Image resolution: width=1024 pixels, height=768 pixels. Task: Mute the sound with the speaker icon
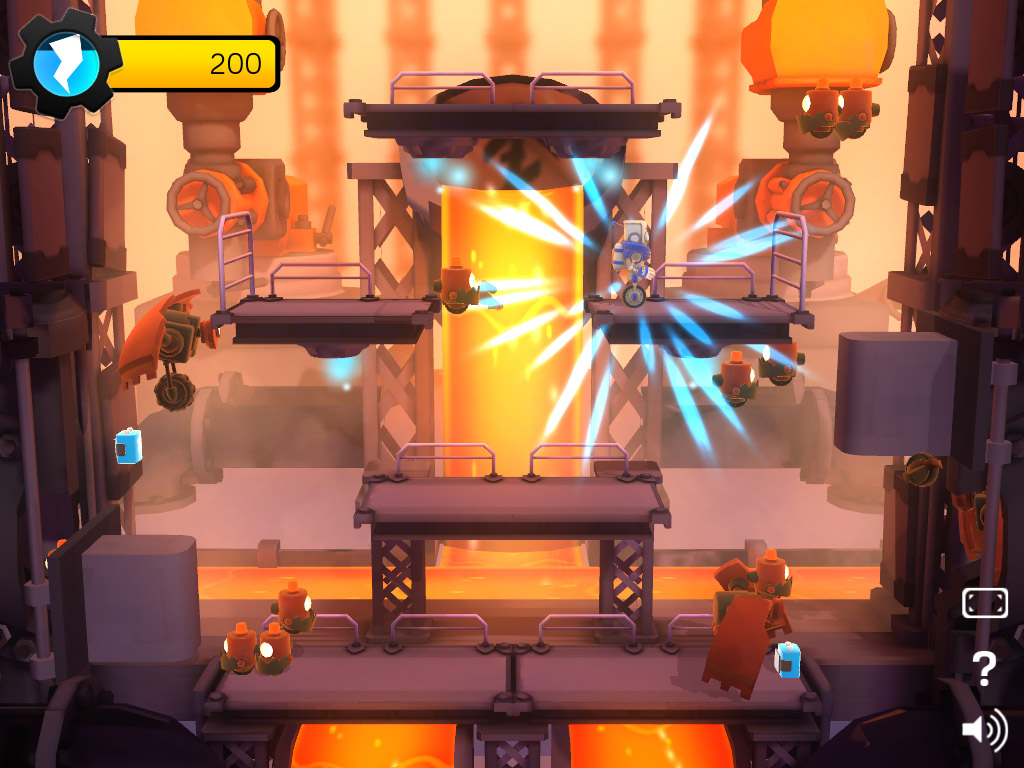point(983,730)
